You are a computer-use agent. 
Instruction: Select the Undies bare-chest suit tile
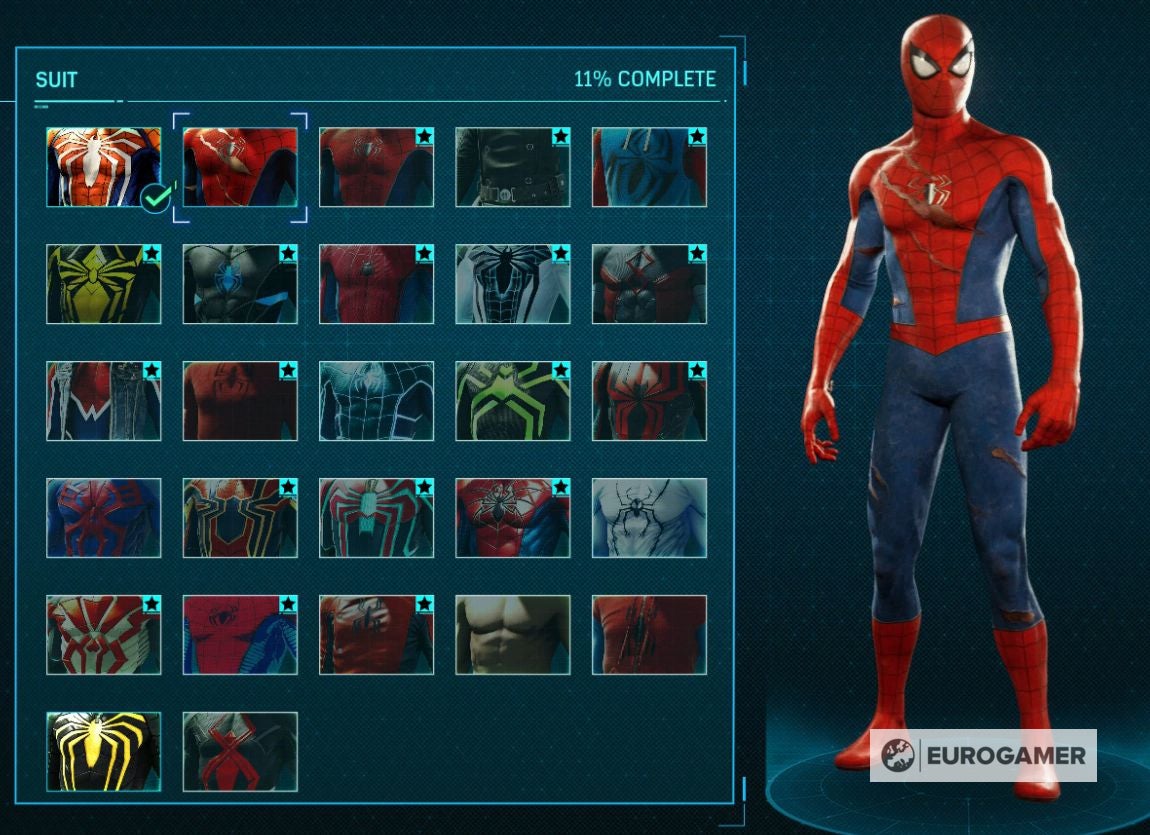tap(513, 635)
